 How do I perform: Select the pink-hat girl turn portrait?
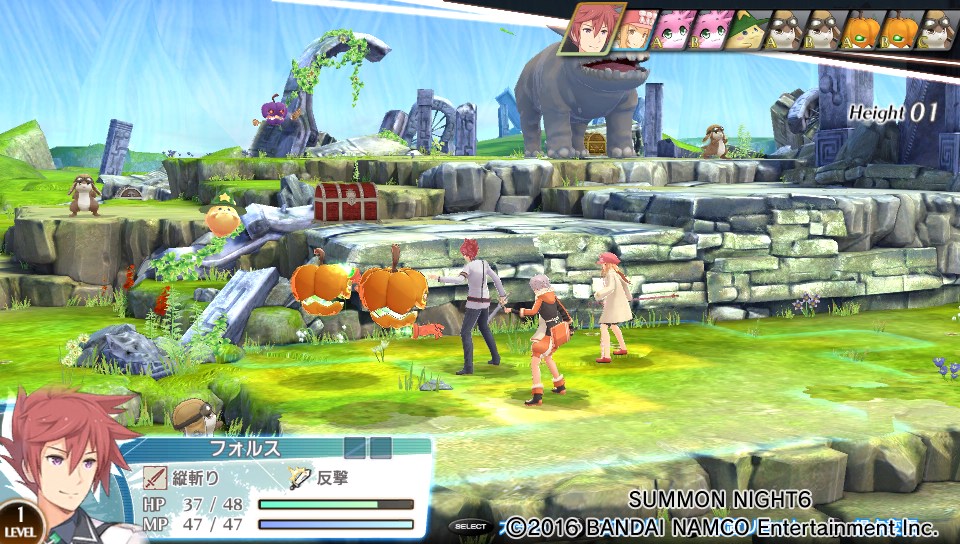636,31
